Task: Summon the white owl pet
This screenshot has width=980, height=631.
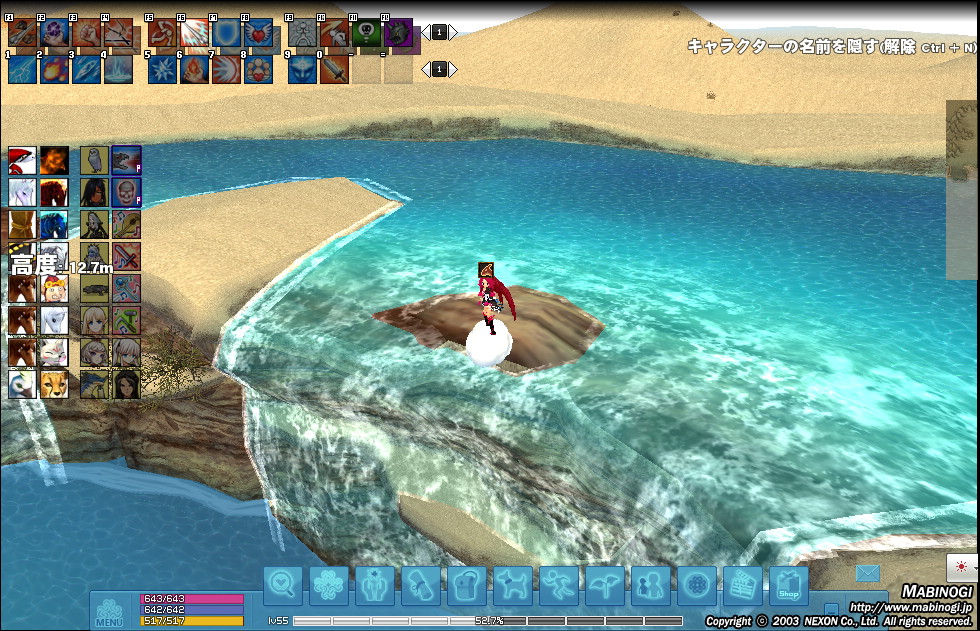Action: [95, 160]
